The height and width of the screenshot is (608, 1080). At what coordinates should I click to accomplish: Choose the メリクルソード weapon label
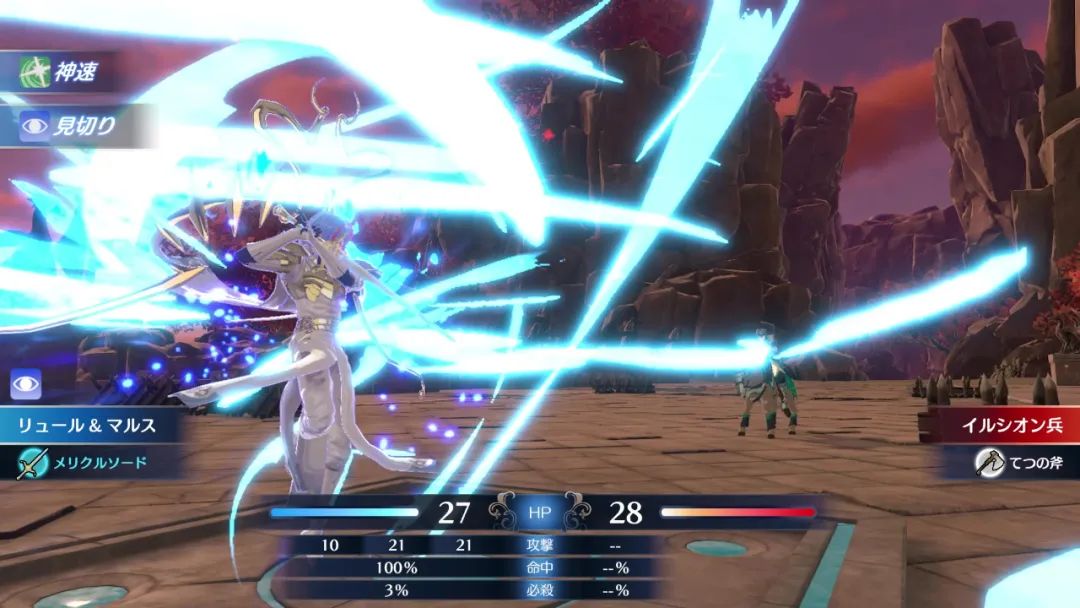pyautogui.click(x=88, y=462)
